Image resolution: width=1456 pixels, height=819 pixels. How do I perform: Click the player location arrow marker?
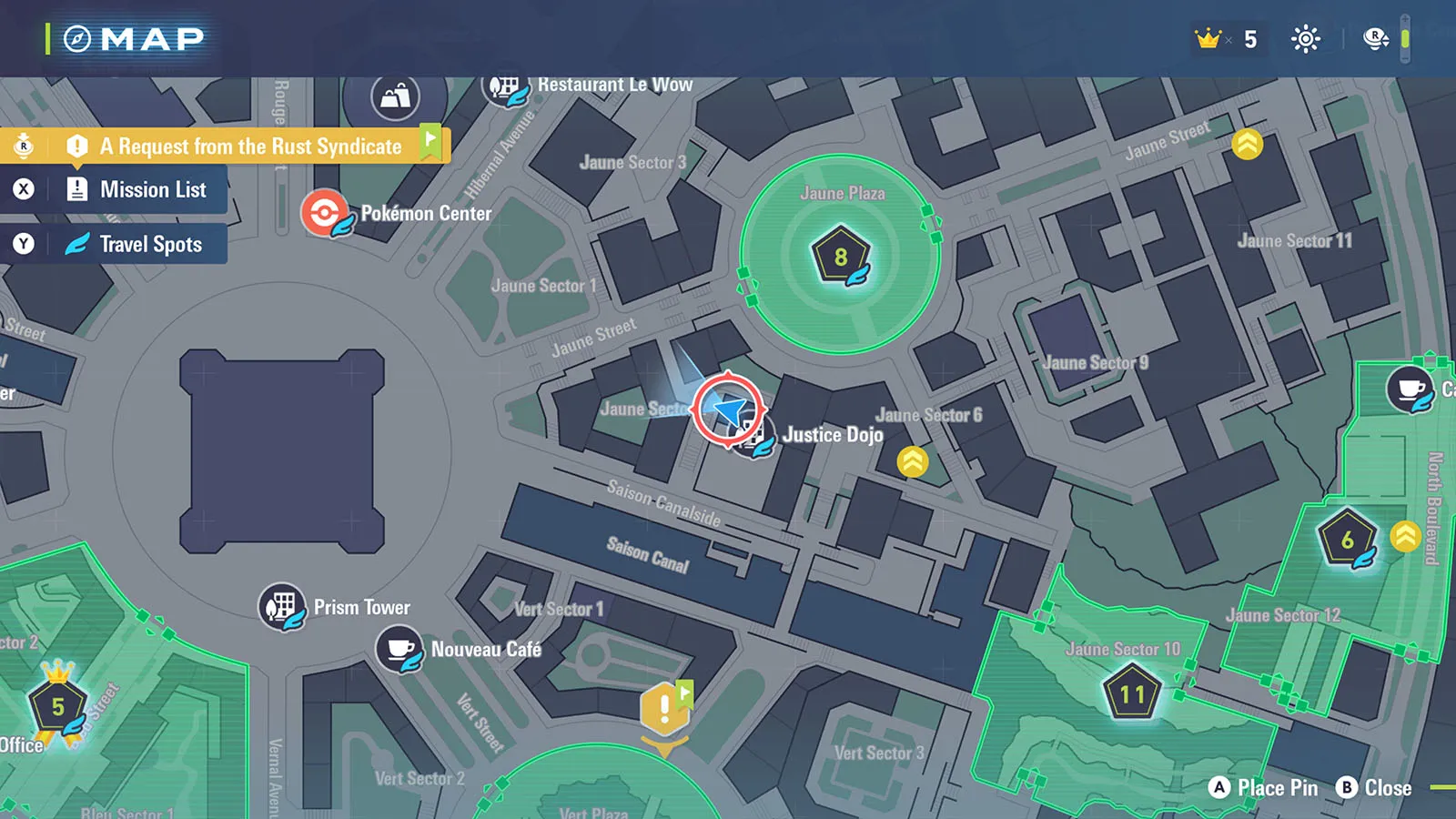click(728, 409)
